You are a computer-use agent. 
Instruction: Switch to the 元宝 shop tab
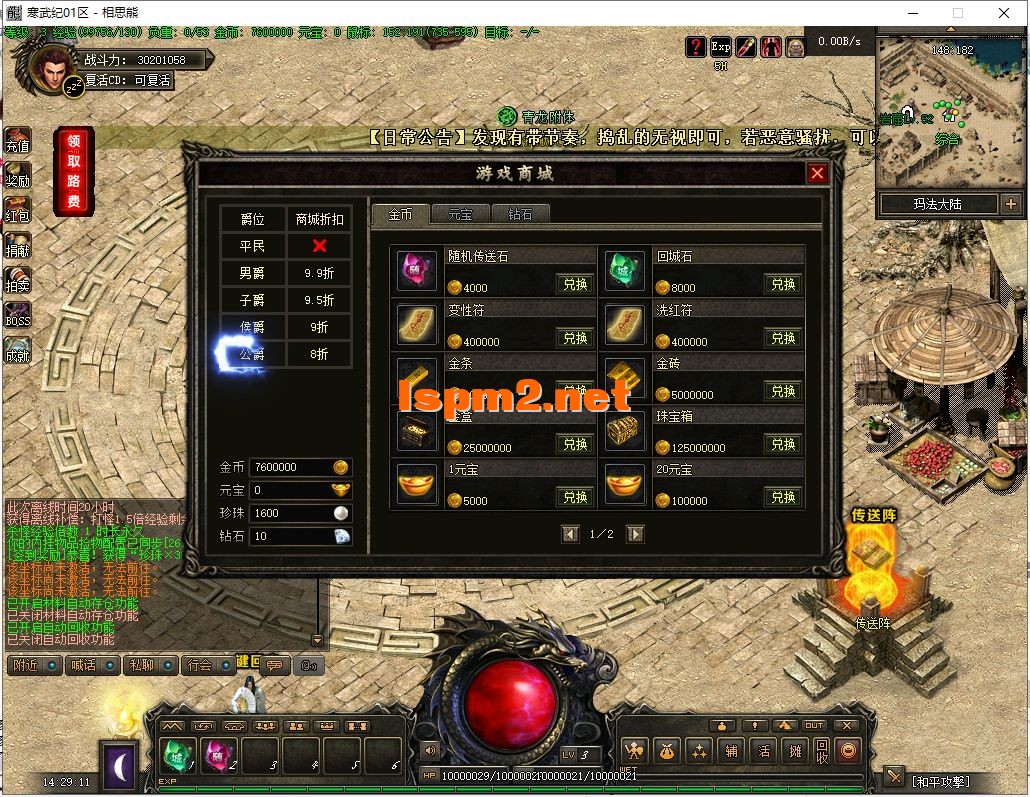click(x=460, y=214)
